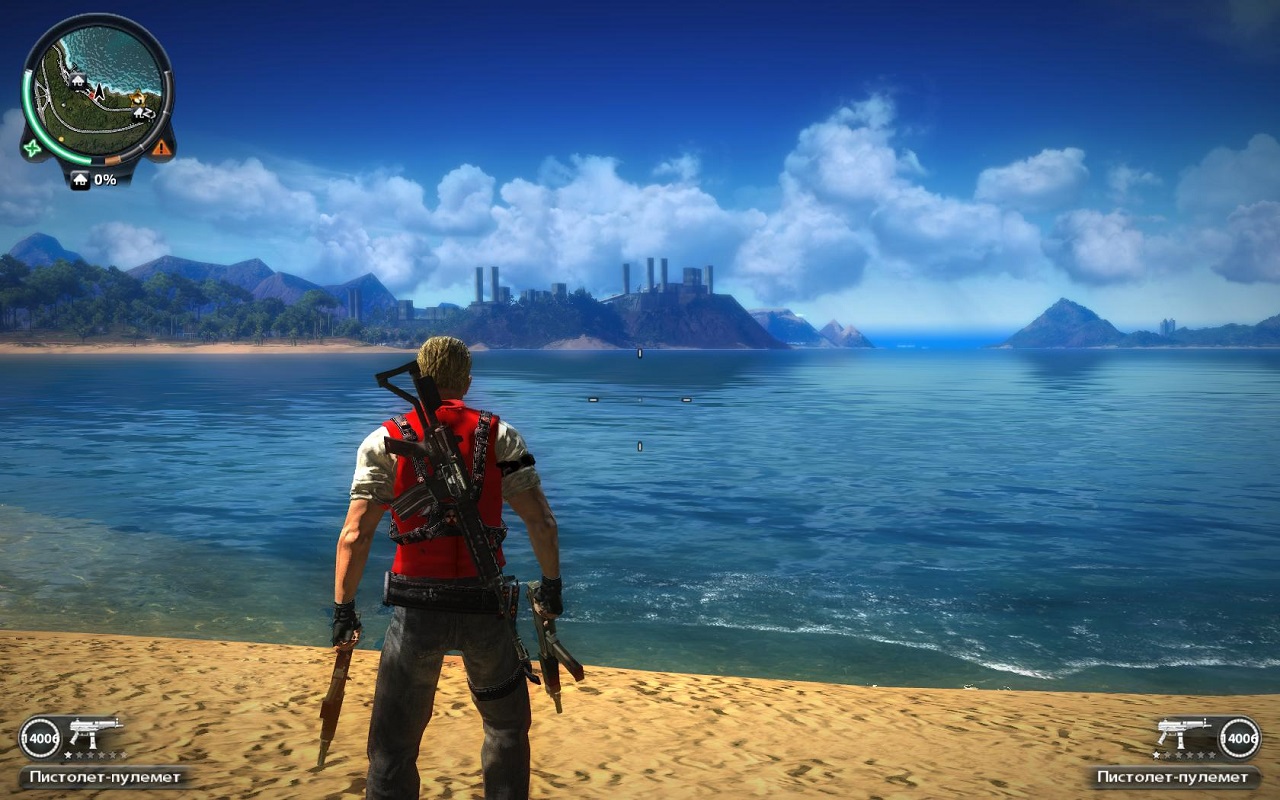Select the settlement house icon under minimap
Viewport: 1280px width, 800px height.
pyautogui.click(x=79, y=180)
